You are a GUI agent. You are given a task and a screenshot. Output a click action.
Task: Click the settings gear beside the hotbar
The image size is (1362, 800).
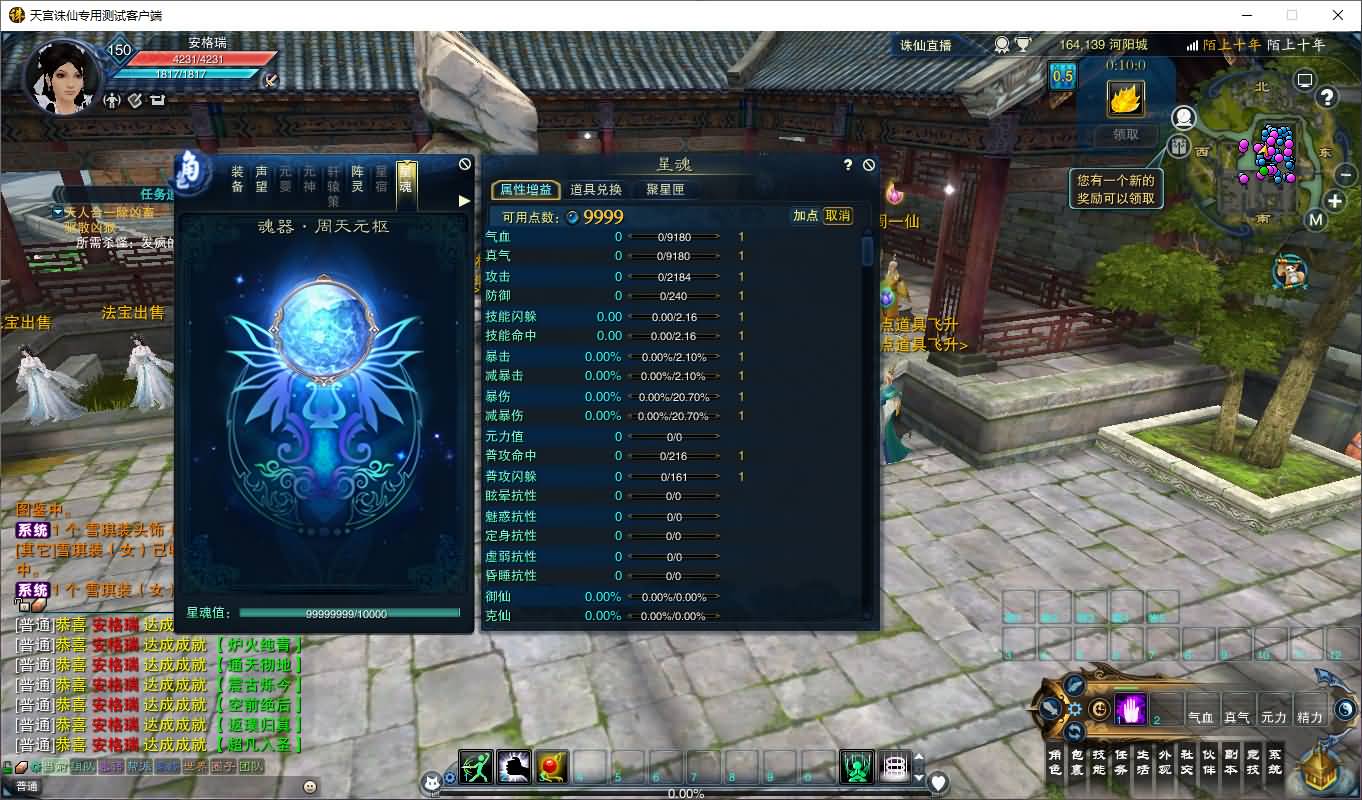point(1075,708)
